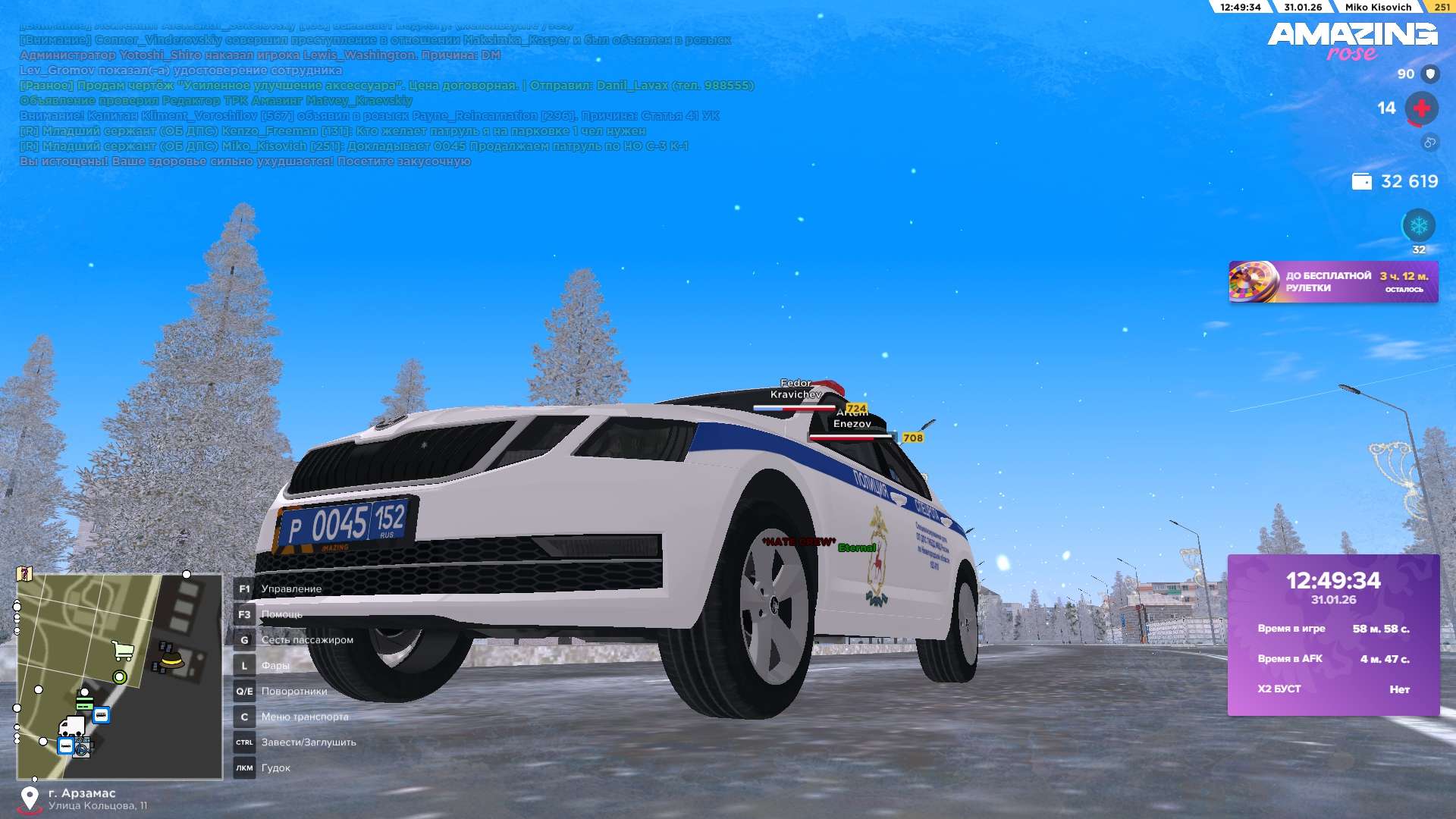The image size is (1456, 819).
Task: Click the green player position marker
Action: point(119,677)
